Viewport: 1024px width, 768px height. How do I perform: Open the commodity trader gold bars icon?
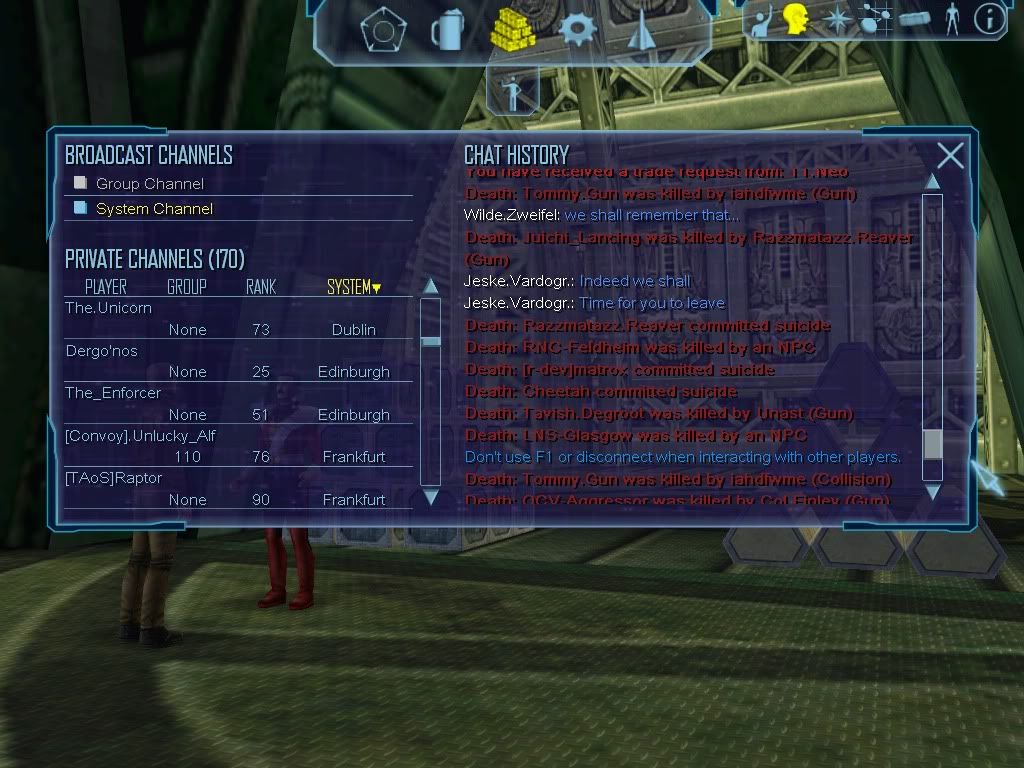[512, 30]
